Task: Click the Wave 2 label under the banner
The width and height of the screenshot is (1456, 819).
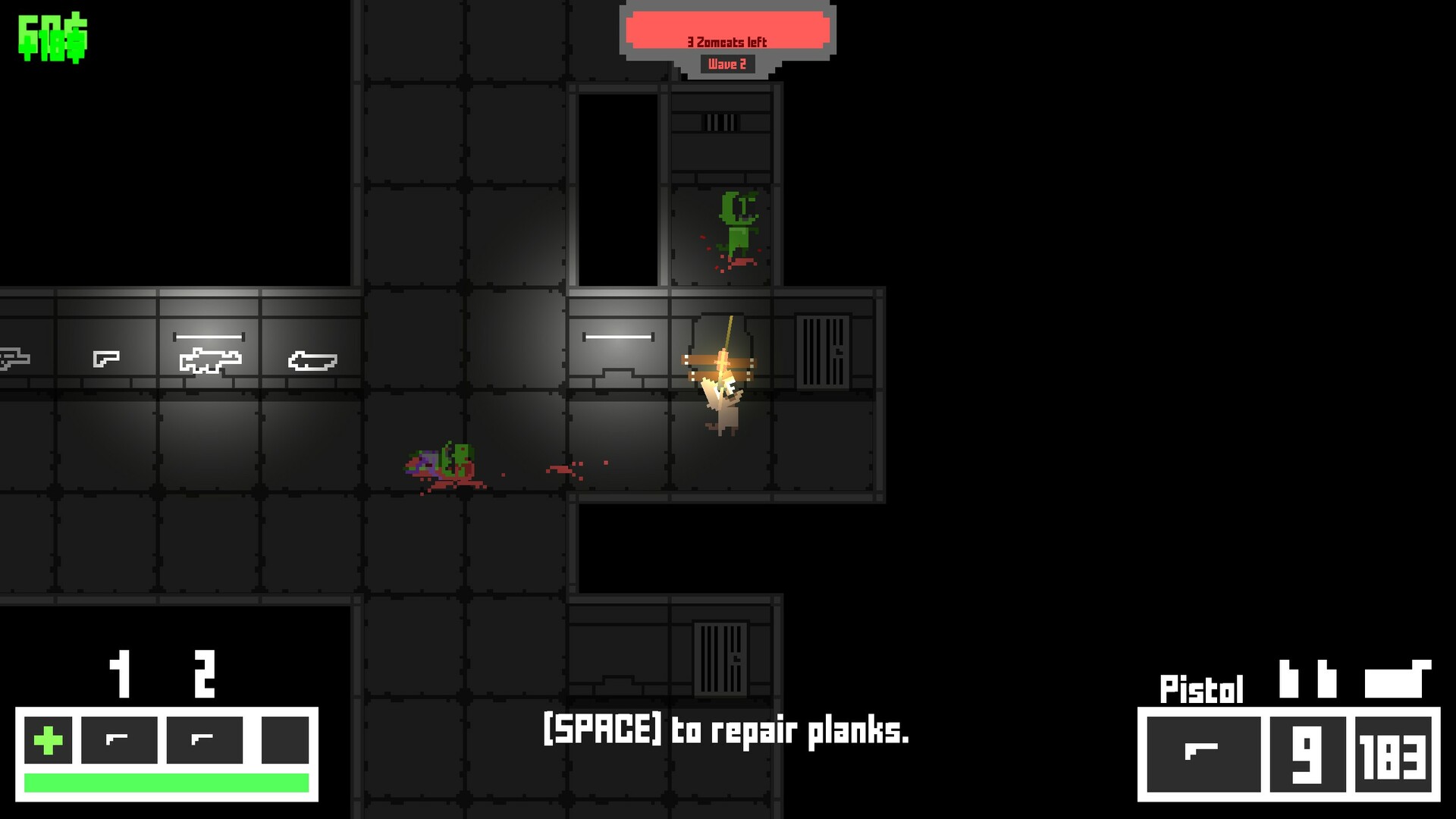Action: 726,64
